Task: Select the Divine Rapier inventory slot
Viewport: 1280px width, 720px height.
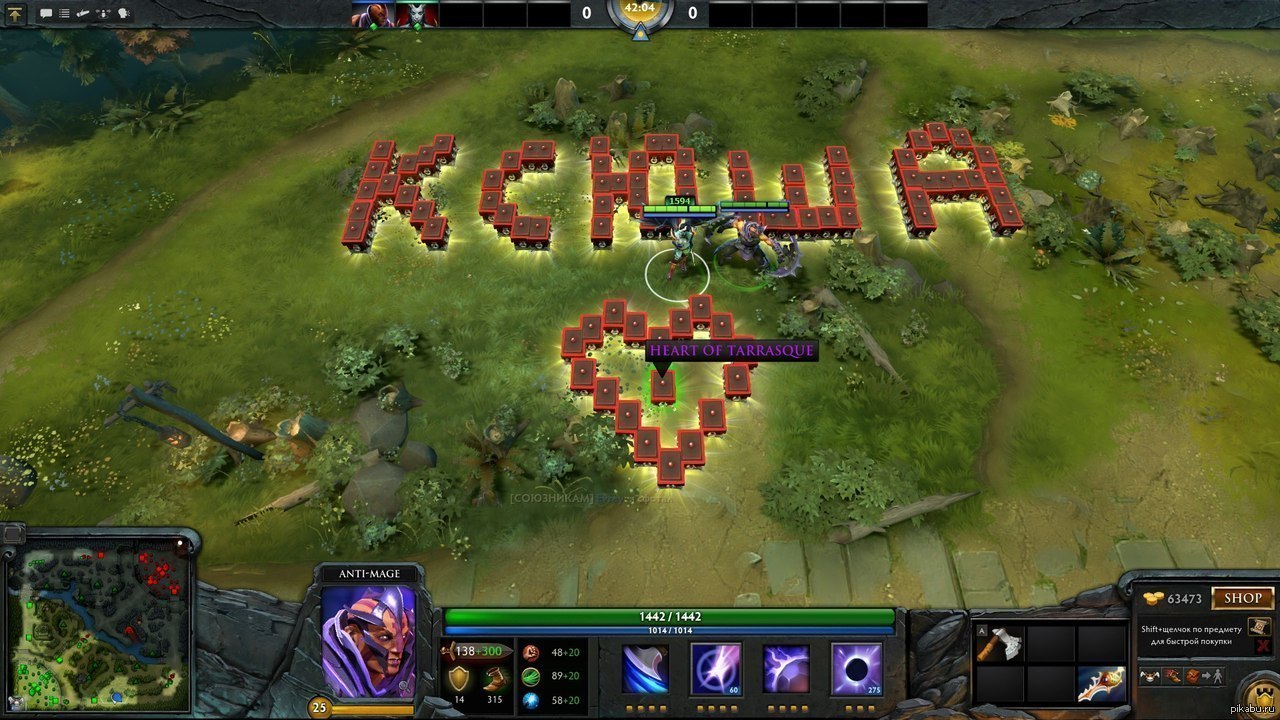Action: coord(1101,685)
